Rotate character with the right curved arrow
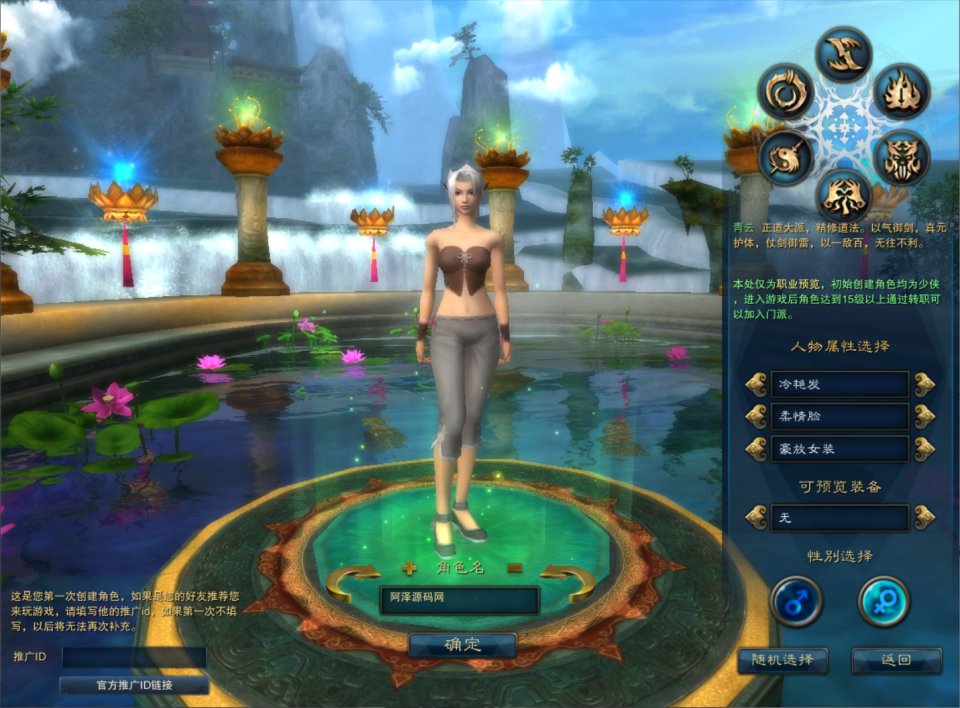The image size is (960, 708). click(x=568, y=581)
